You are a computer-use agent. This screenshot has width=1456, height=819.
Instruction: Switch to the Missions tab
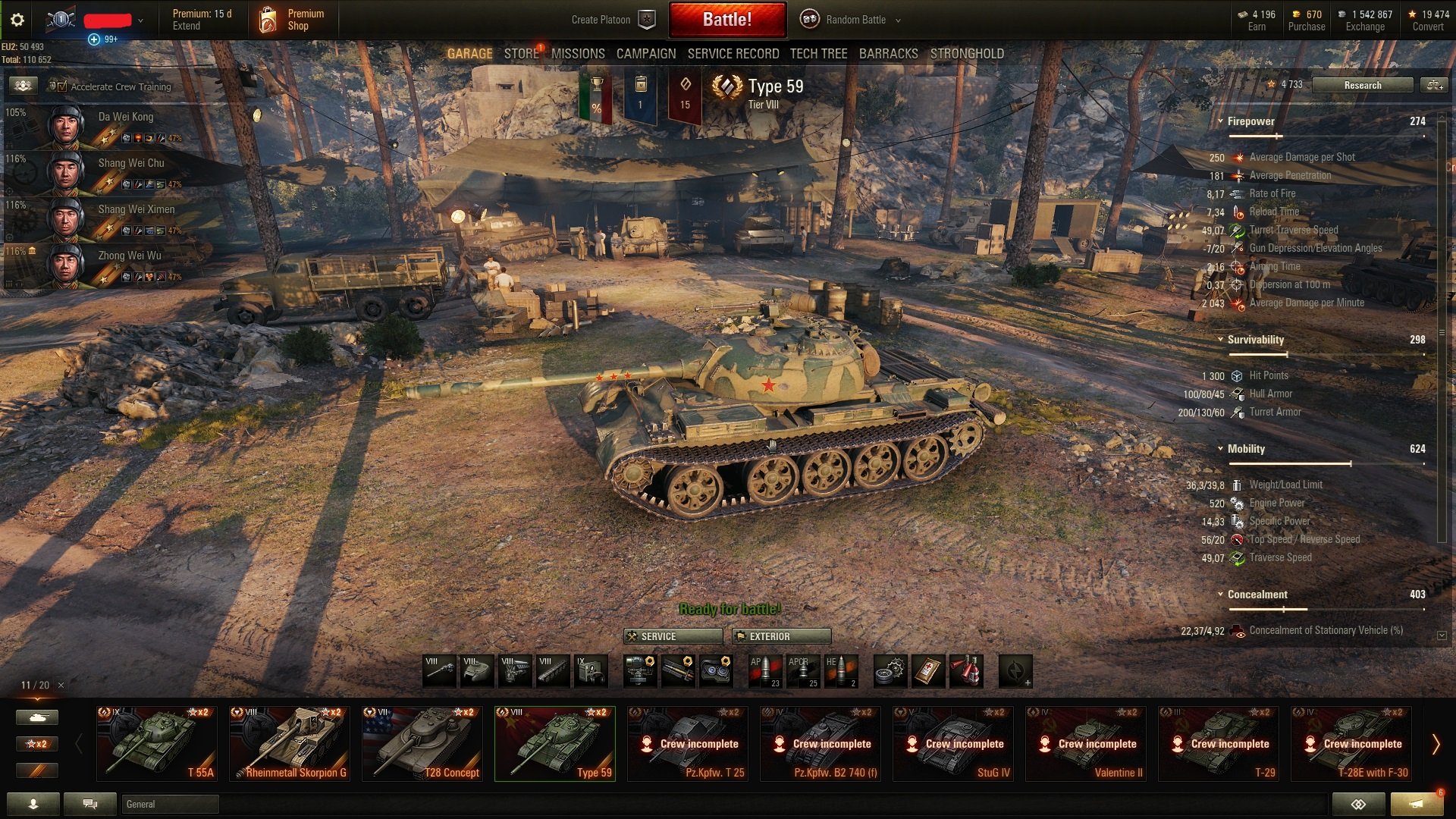(x=578, y=54)
